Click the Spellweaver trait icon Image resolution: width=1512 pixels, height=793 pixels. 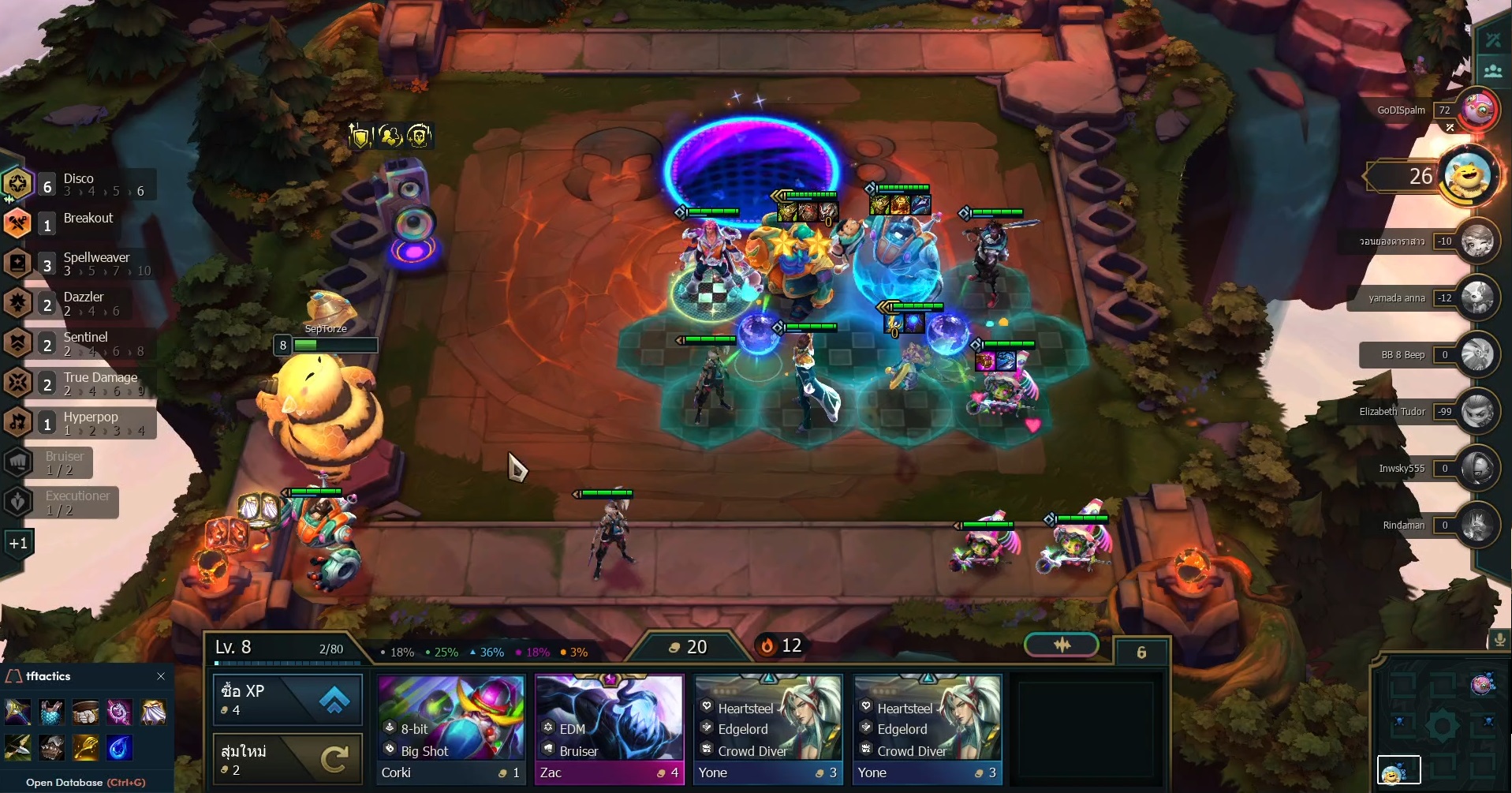[x=17, y=263]
